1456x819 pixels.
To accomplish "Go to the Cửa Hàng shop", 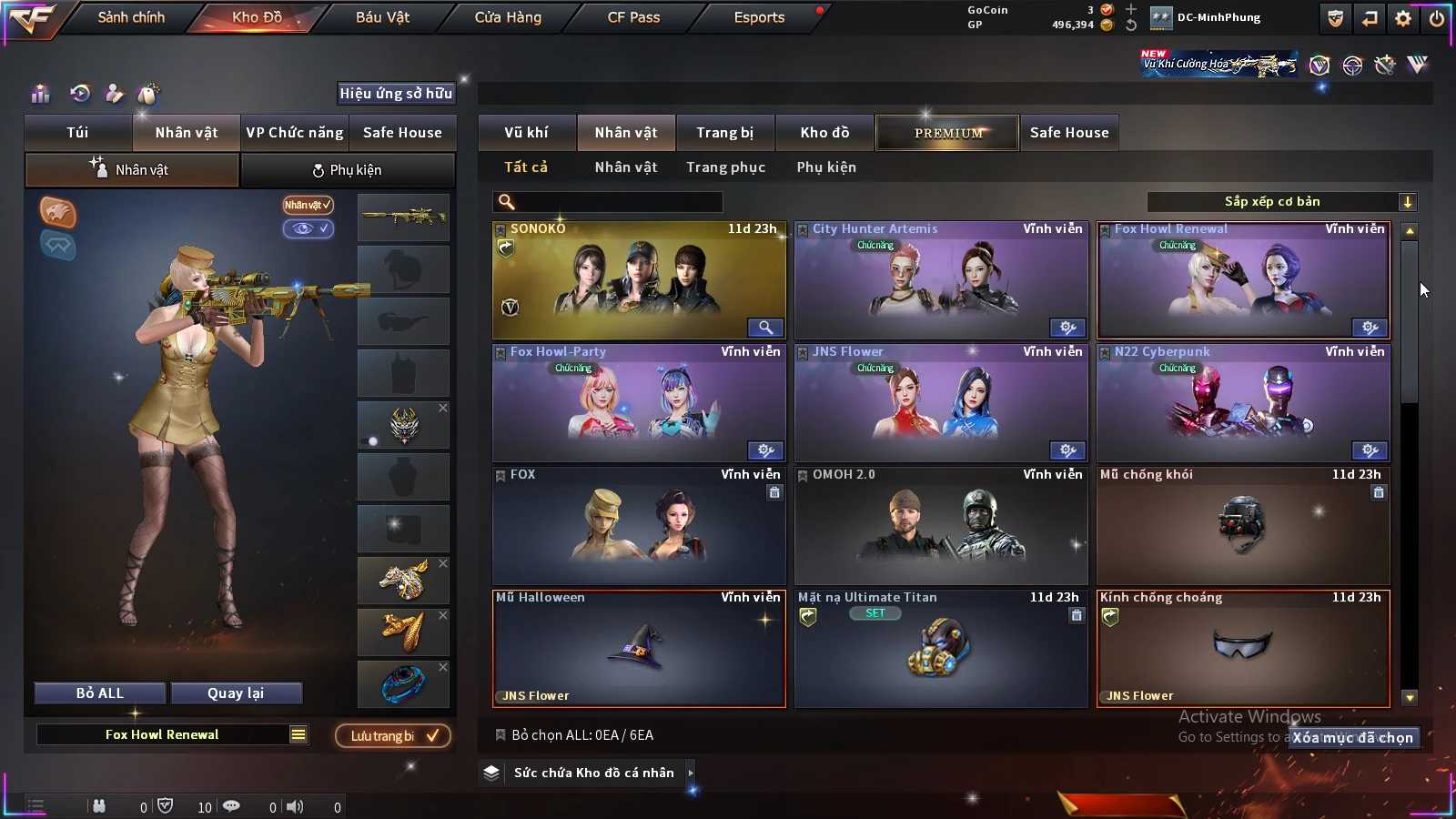I will coord(508,17).
